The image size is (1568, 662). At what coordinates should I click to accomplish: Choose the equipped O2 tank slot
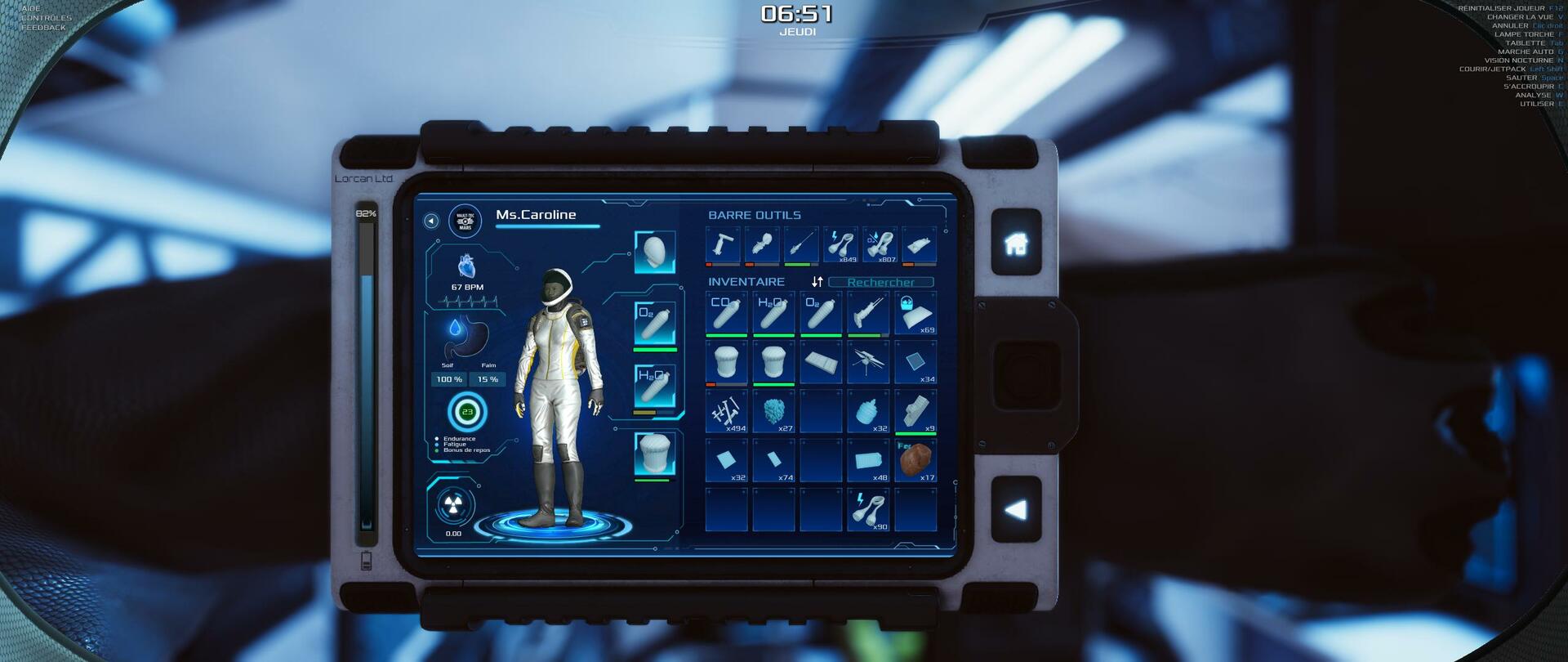[655, 324]
